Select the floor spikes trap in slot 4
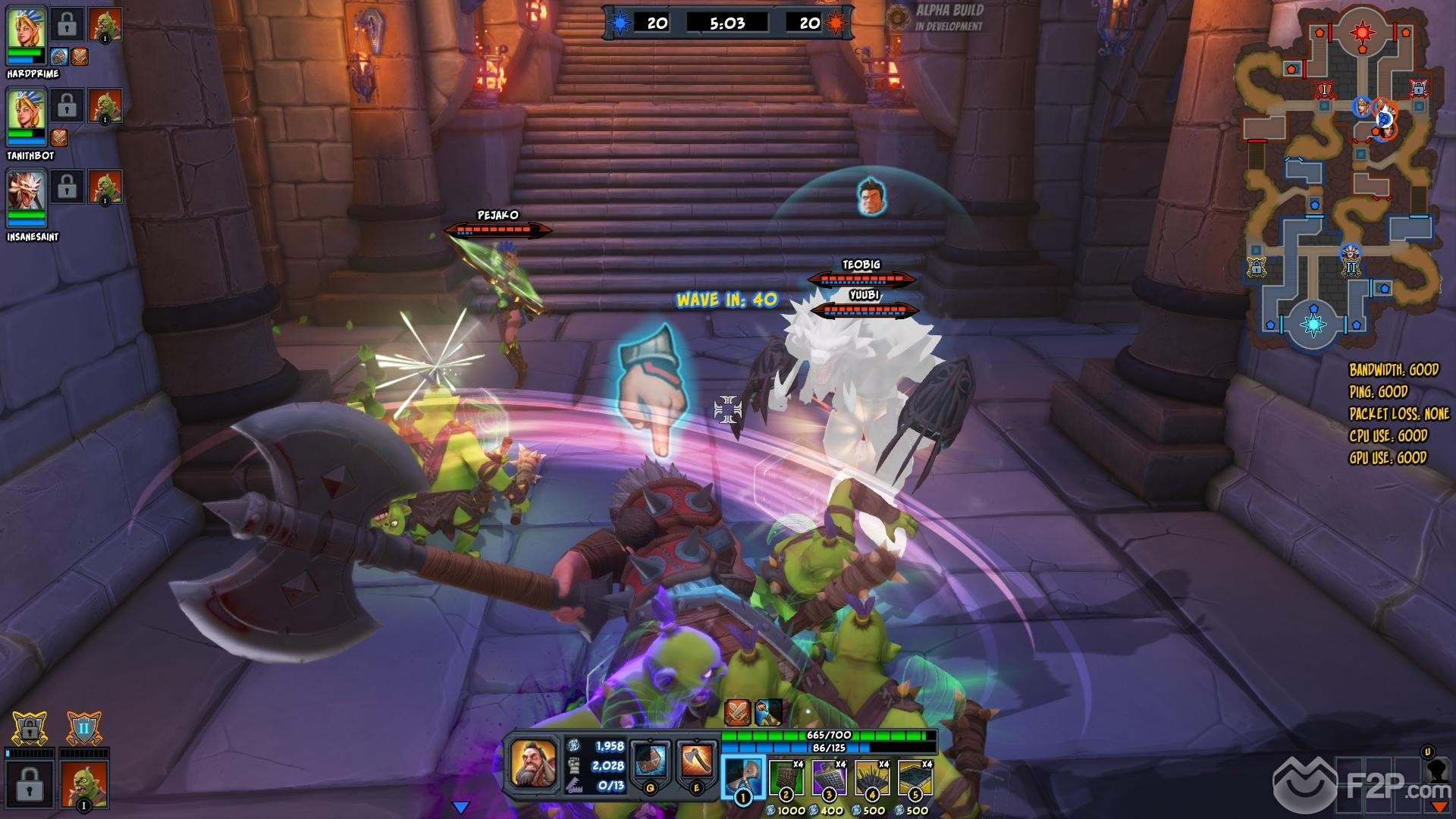Image resolution: width=1456 pixels, height=819 pixels. [x=873, y=777]
